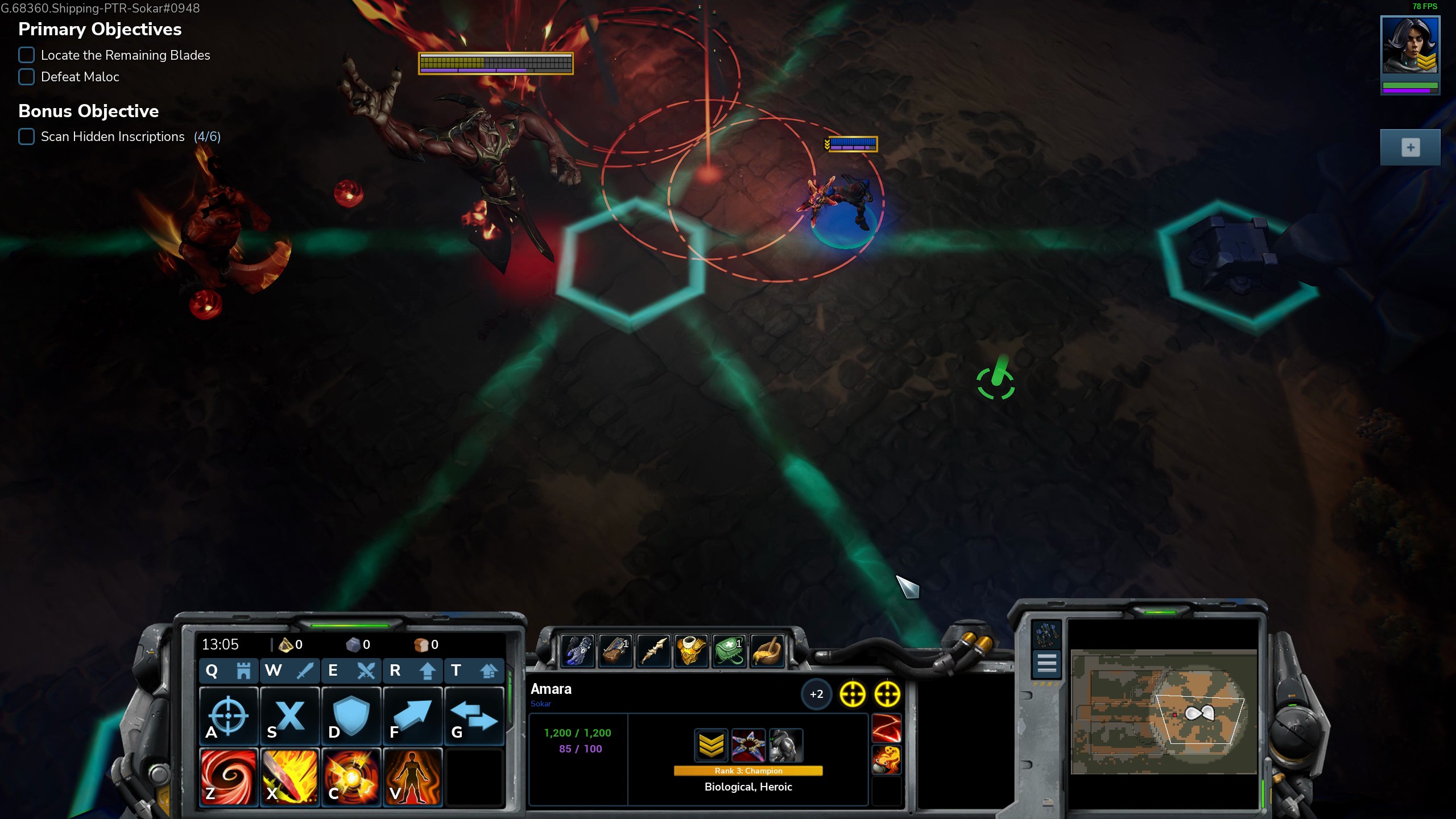The width and height of the screenshot is (1456, 819).
Task: Select the blue gauntlet inventory item
Action: tap(577, 650)
